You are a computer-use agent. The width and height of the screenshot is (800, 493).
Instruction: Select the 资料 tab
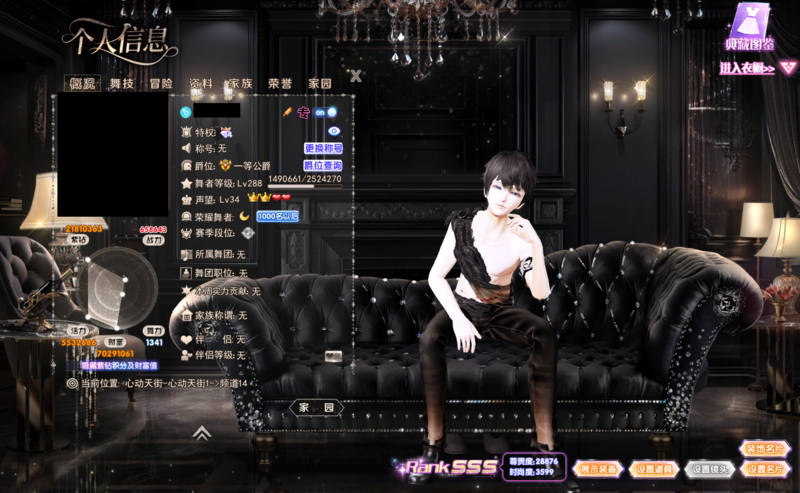tap(201, 84)
